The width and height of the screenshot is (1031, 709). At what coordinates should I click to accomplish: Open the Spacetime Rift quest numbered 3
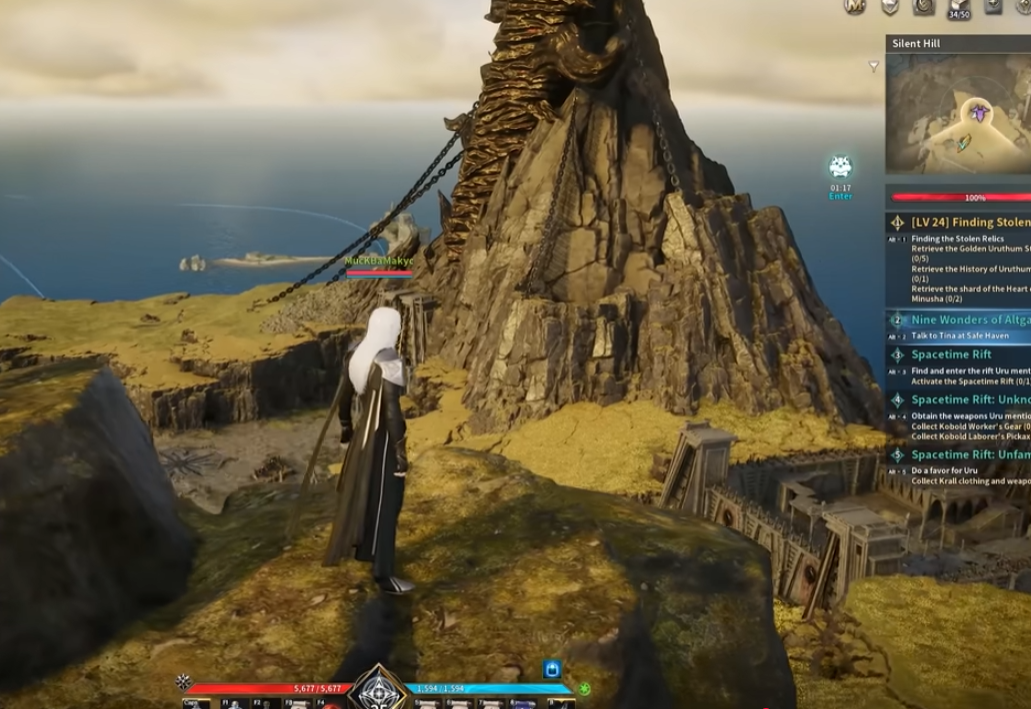pyautogui.click(x=951, y=355)
